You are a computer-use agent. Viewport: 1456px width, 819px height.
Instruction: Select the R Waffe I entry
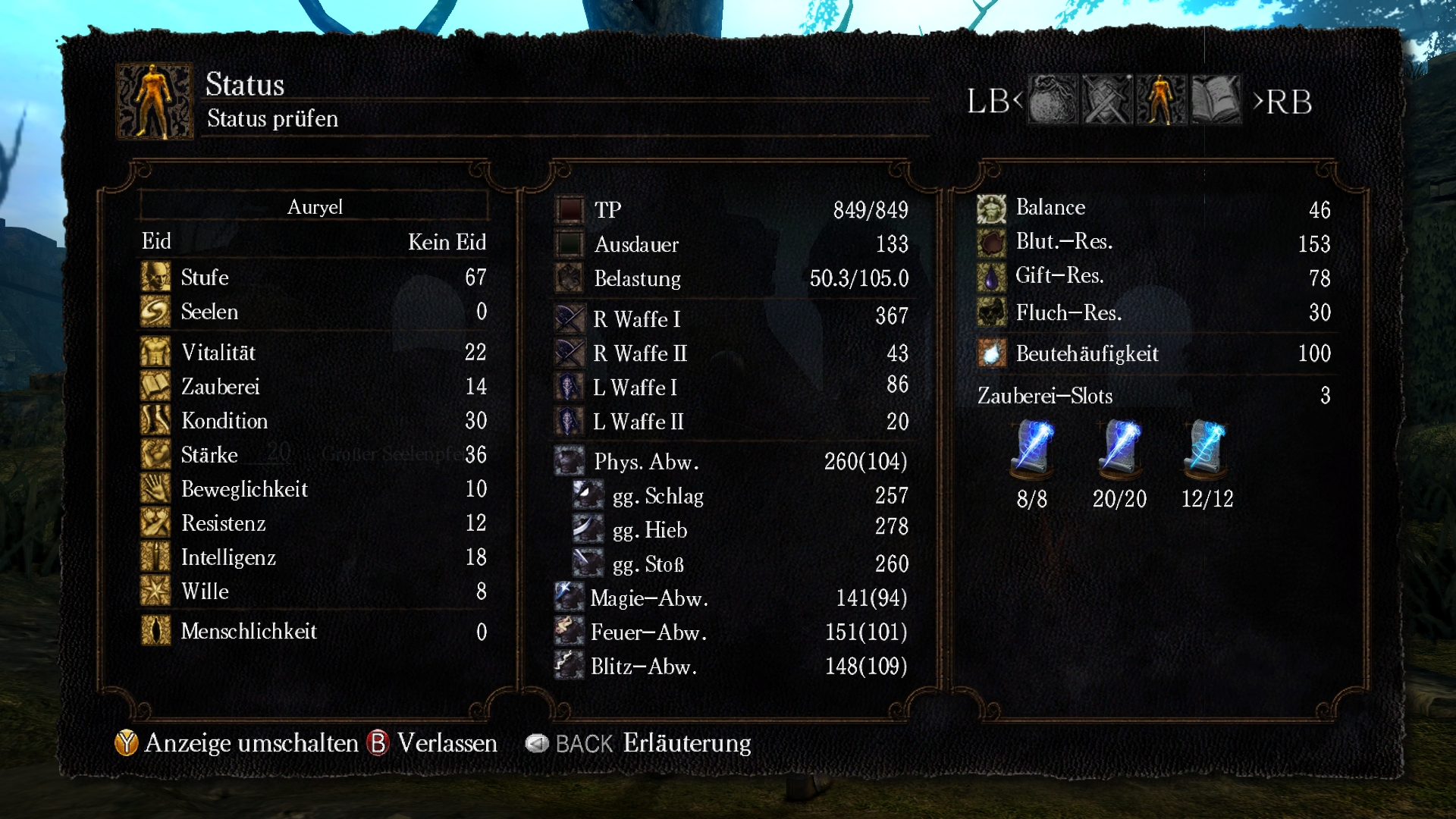click(x=731, y=318)
